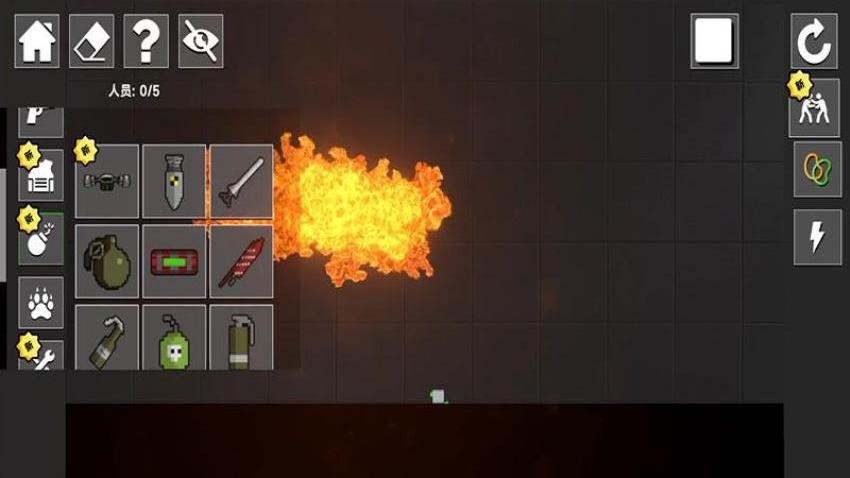Click the circular arrow redo button
Screen dimensions: 850x478
click(814, 41)
